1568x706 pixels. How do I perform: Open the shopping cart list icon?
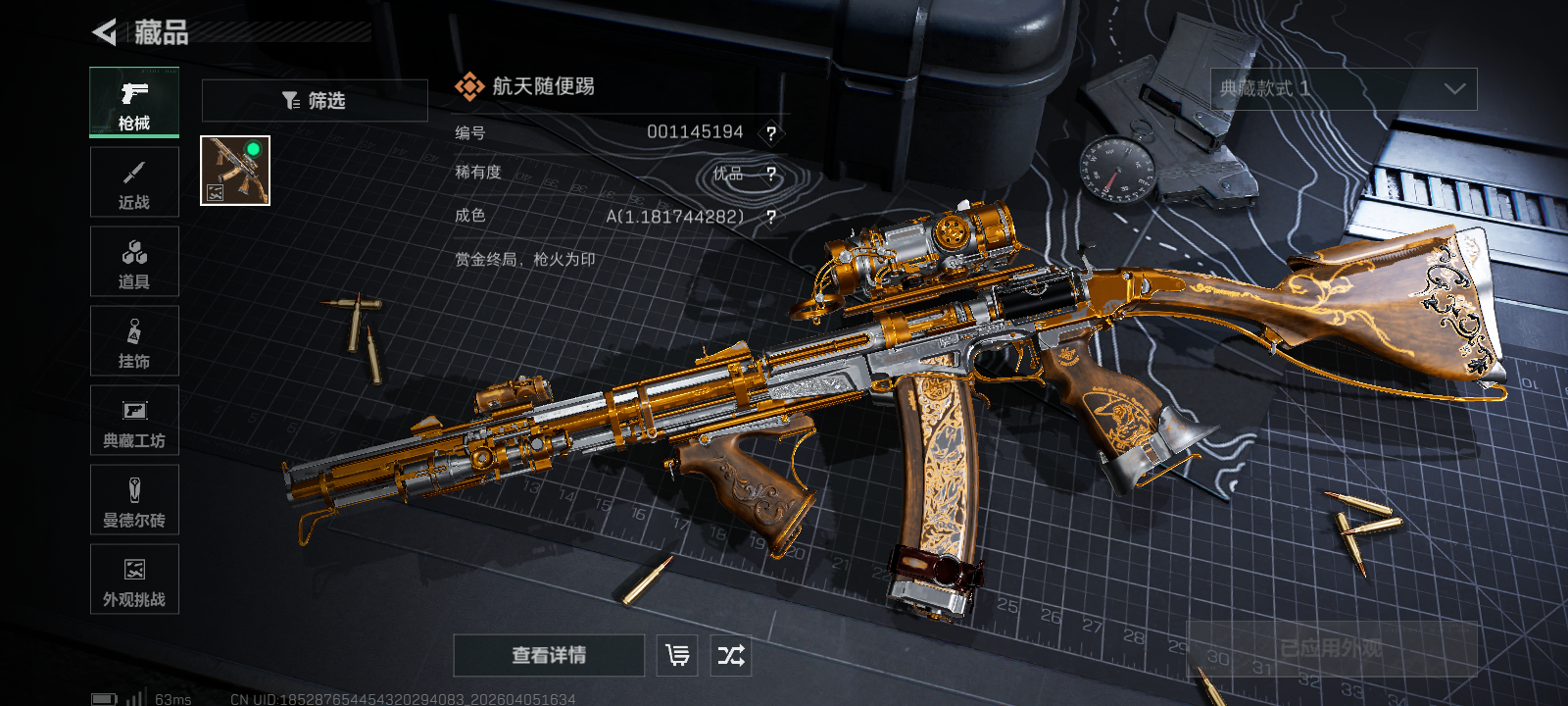coord(677,655)
